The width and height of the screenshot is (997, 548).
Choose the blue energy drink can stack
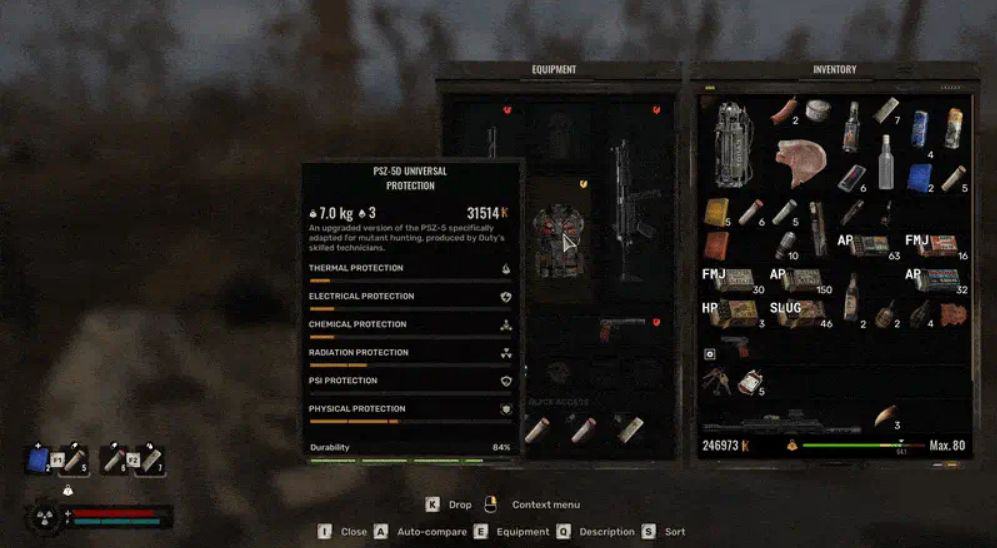coord(920,128)
